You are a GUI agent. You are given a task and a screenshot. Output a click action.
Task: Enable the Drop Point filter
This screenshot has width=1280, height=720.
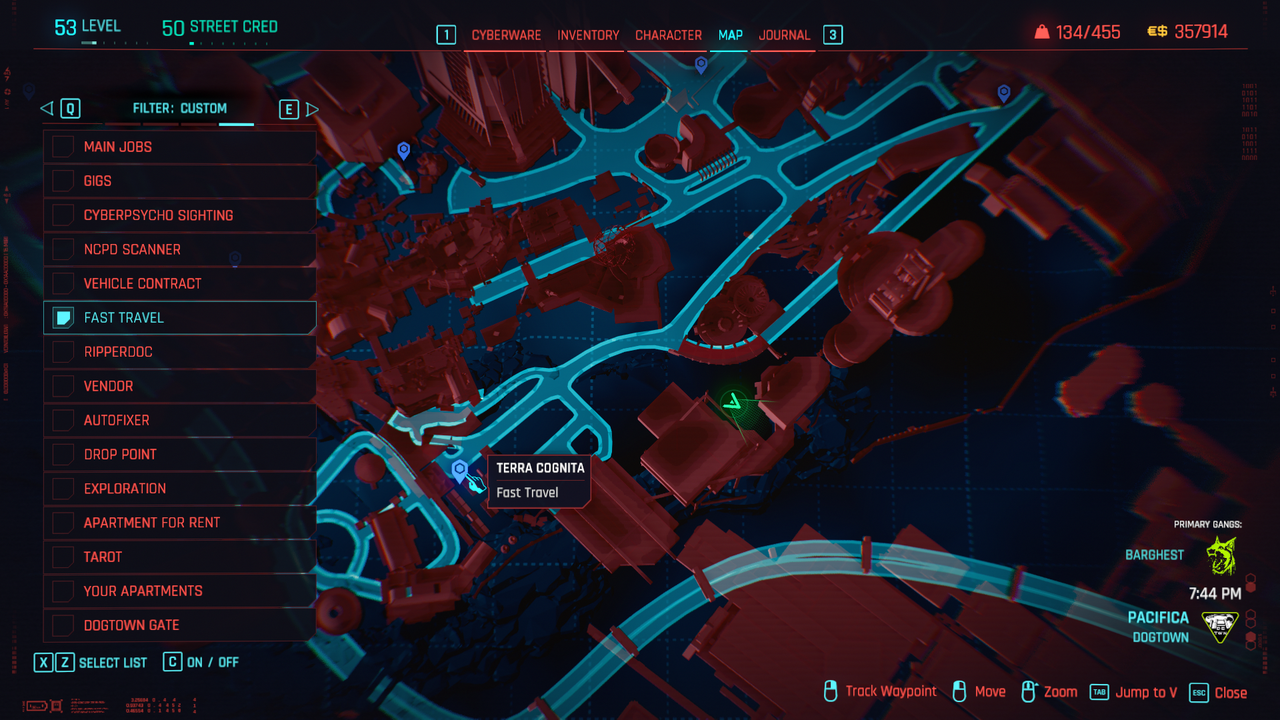[x=63, y=454]
